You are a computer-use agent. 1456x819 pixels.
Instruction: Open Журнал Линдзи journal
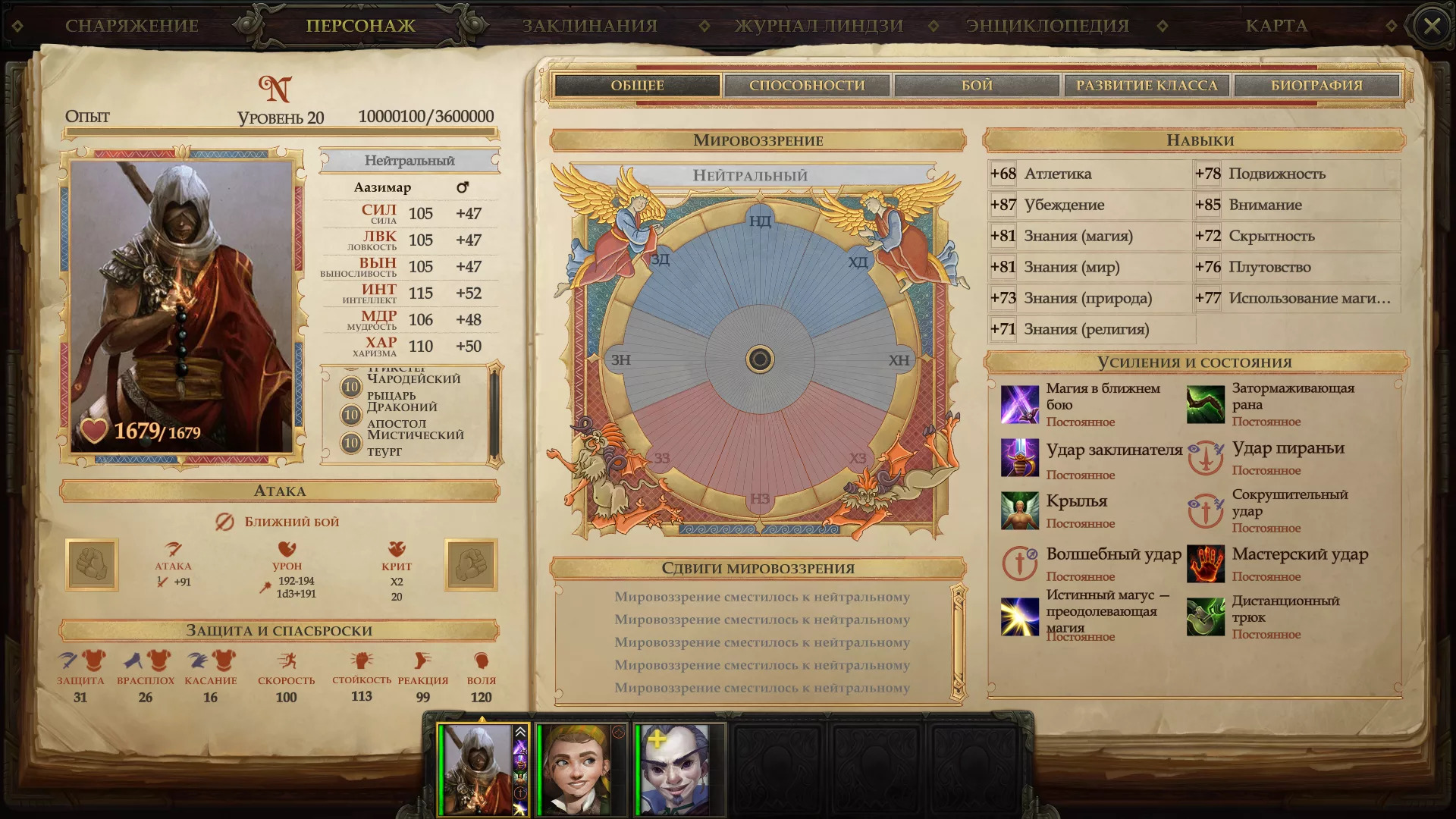click(819, 26)
